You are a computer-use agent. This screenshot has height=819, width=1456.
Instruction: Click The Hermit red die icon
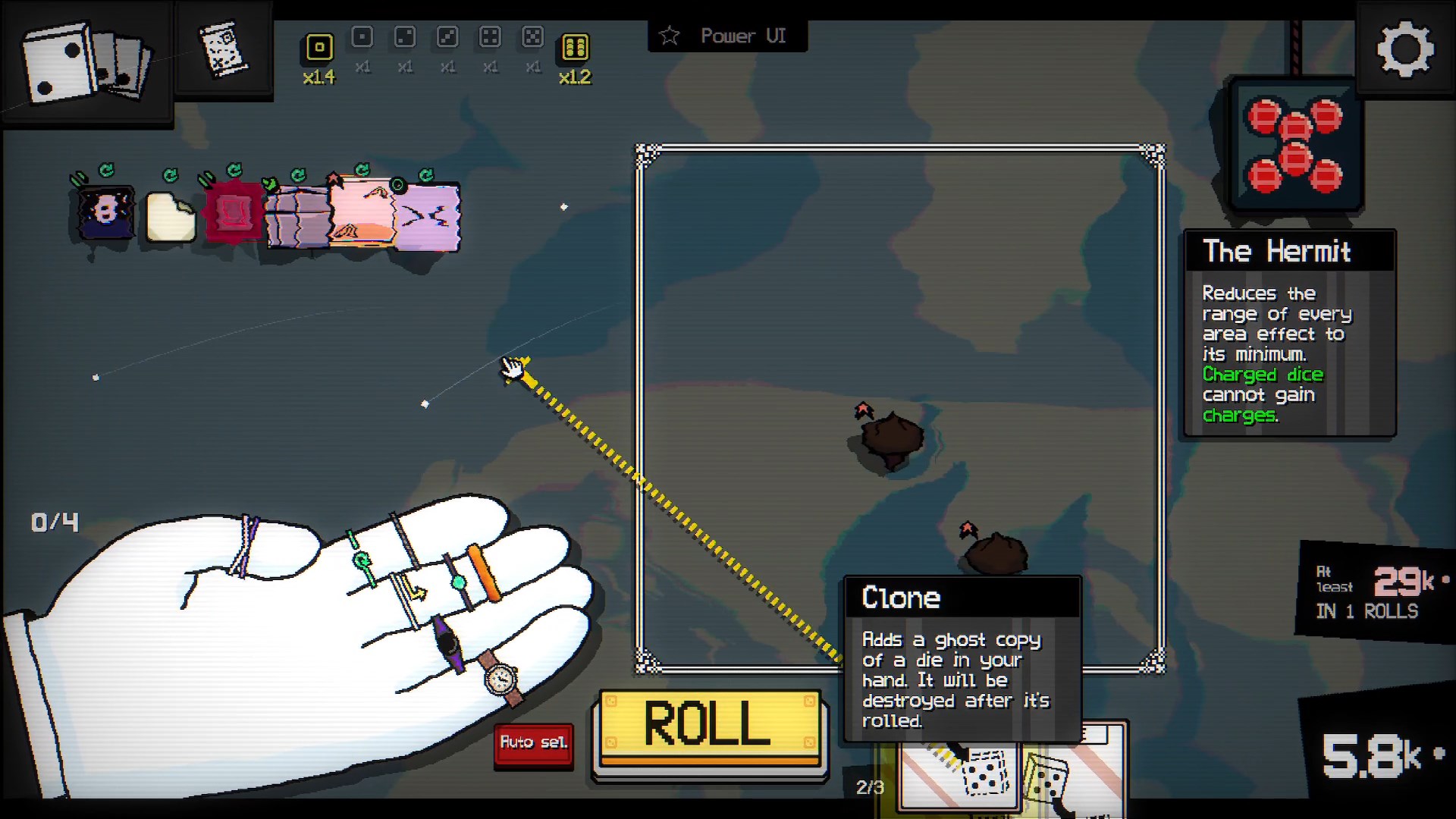pos(1295,145)
